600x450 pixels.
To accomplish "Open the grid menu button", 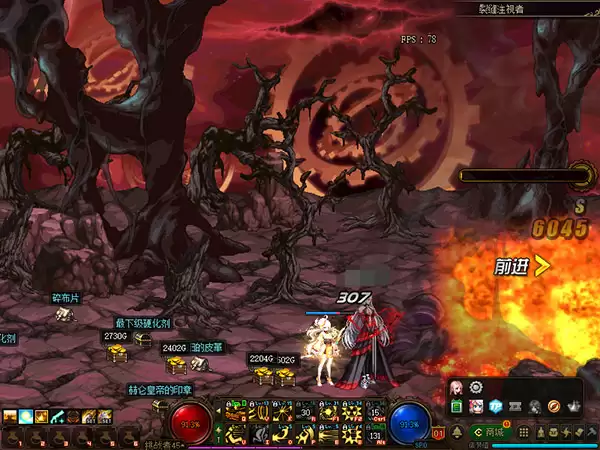I will pyautogui.click(x=523, y=432).
